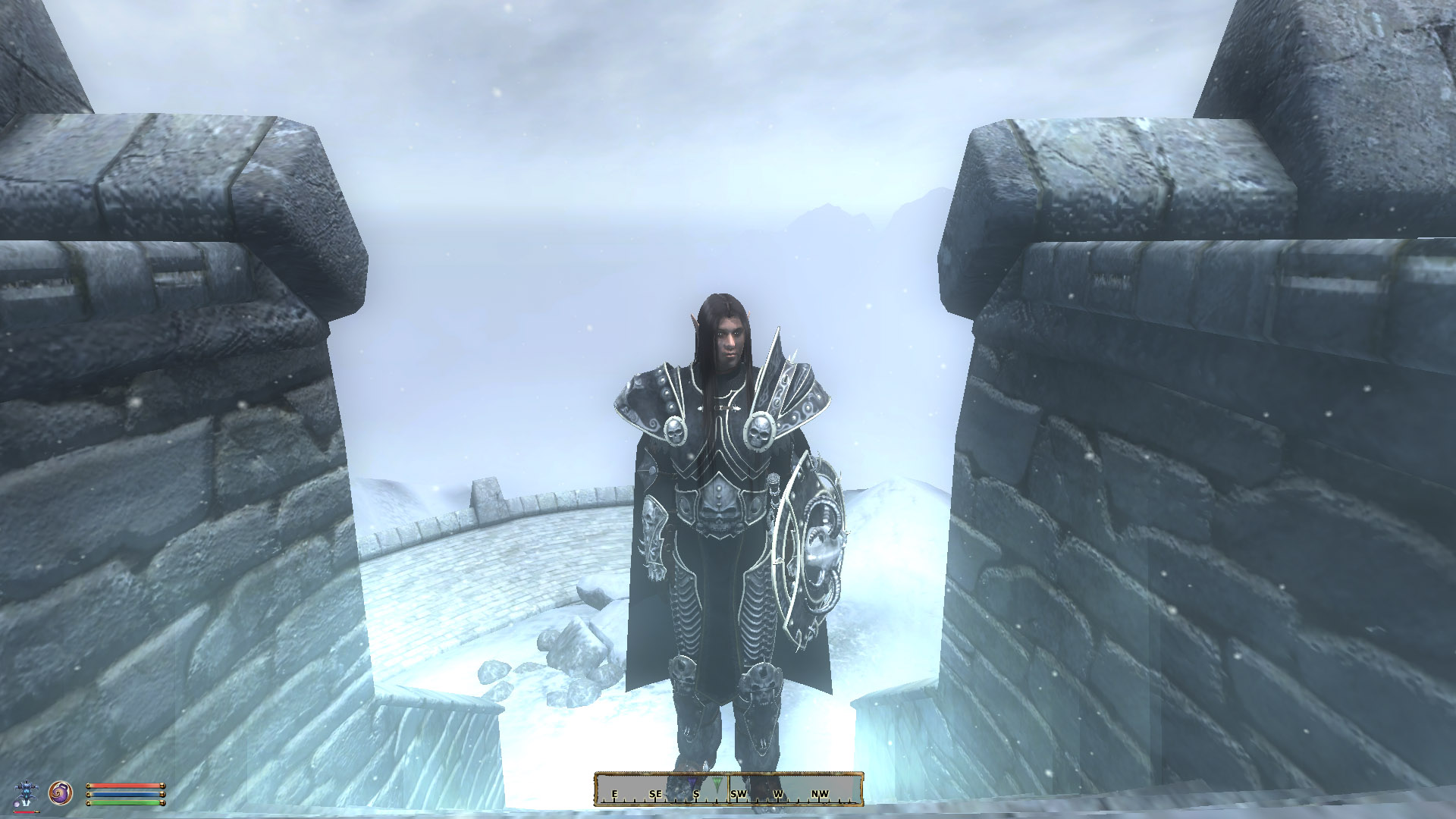
Task: Click the E direction marker on the compass
Action: (615, 794)
